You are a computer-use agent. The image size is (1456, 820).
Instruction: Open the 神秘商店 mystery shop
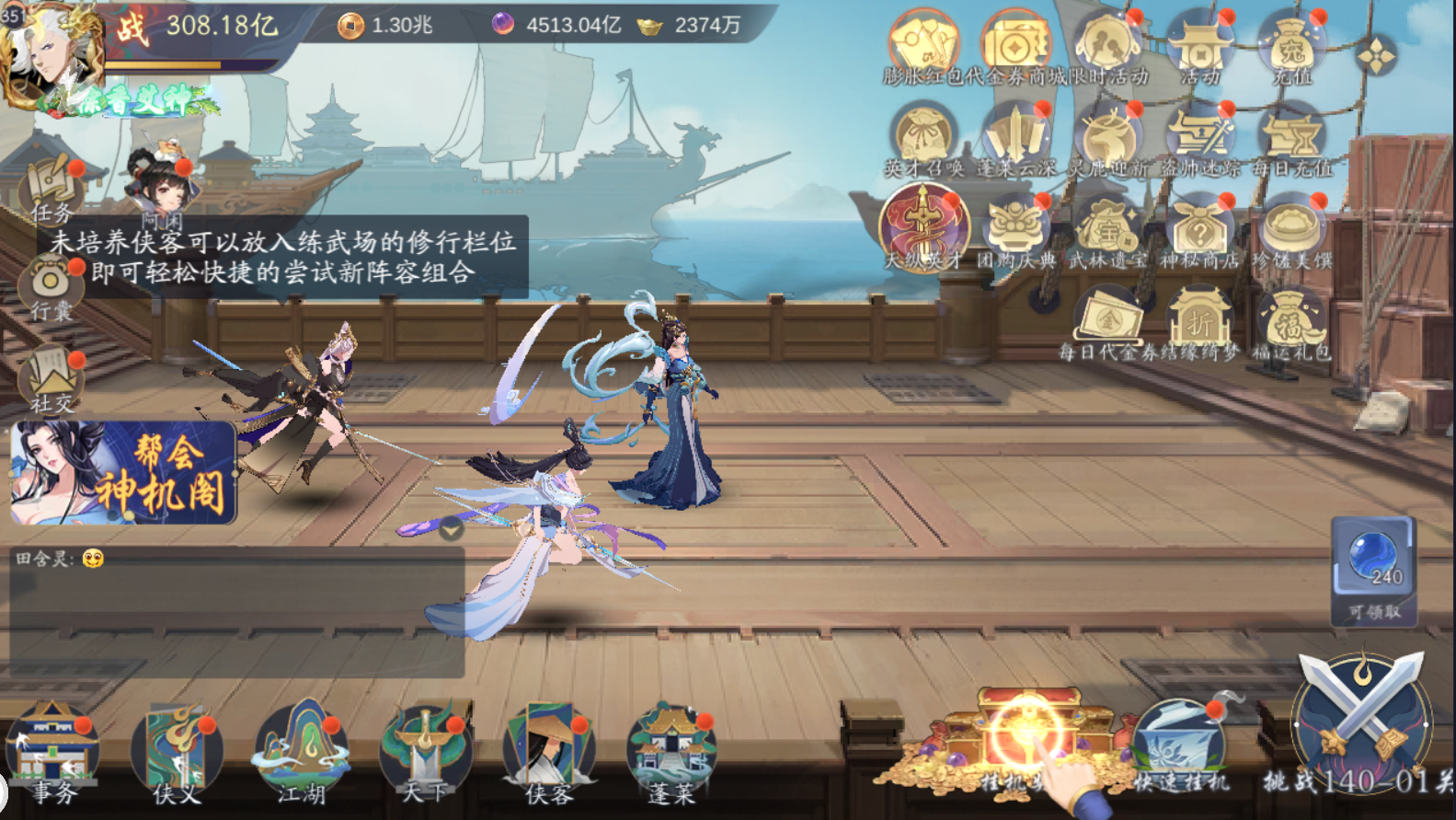click(x=1199, y=230)
